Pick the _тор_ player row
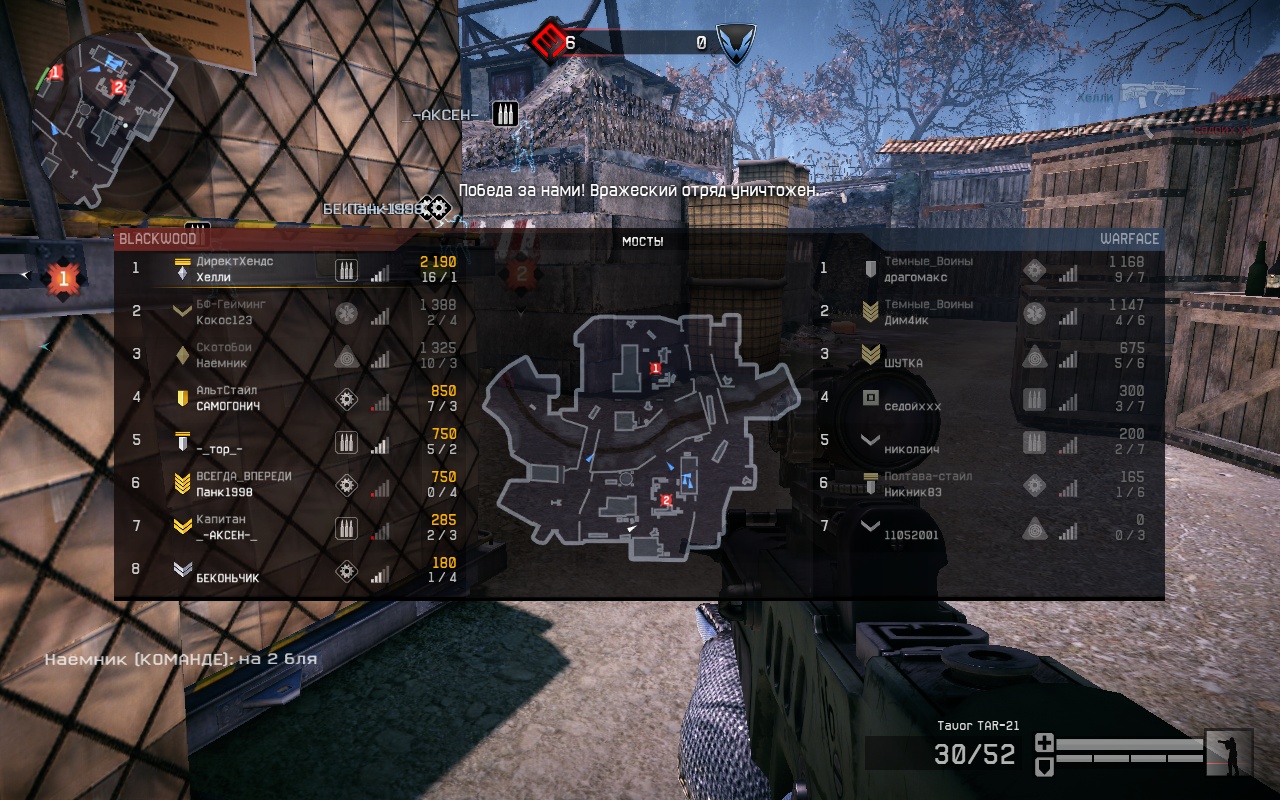 click(219, 450)
